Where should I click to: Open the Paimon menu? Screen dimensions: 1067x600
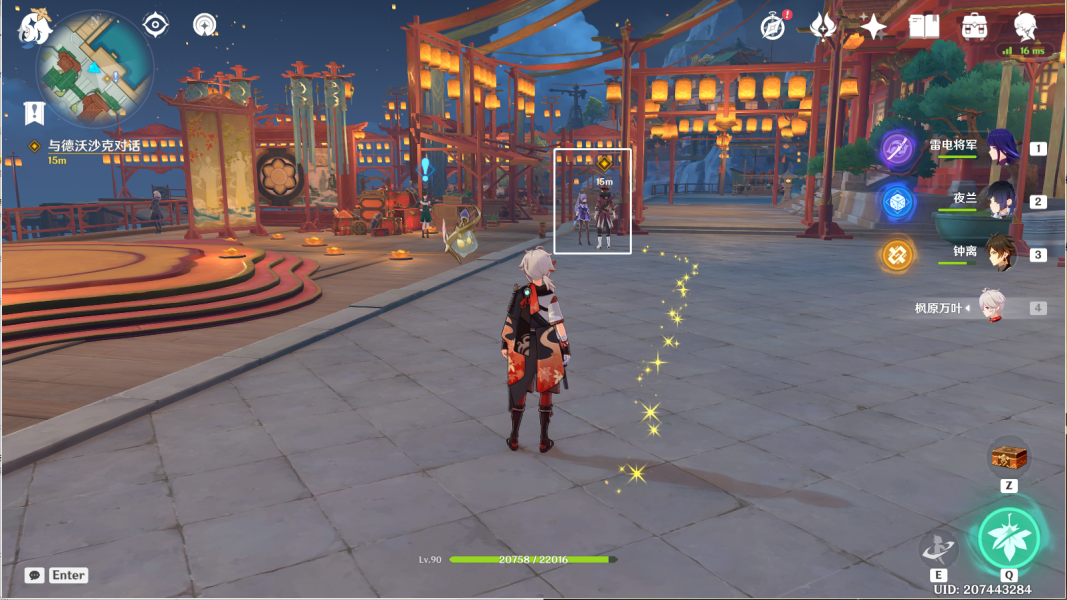pyautogui.click(x=35, y=27)
